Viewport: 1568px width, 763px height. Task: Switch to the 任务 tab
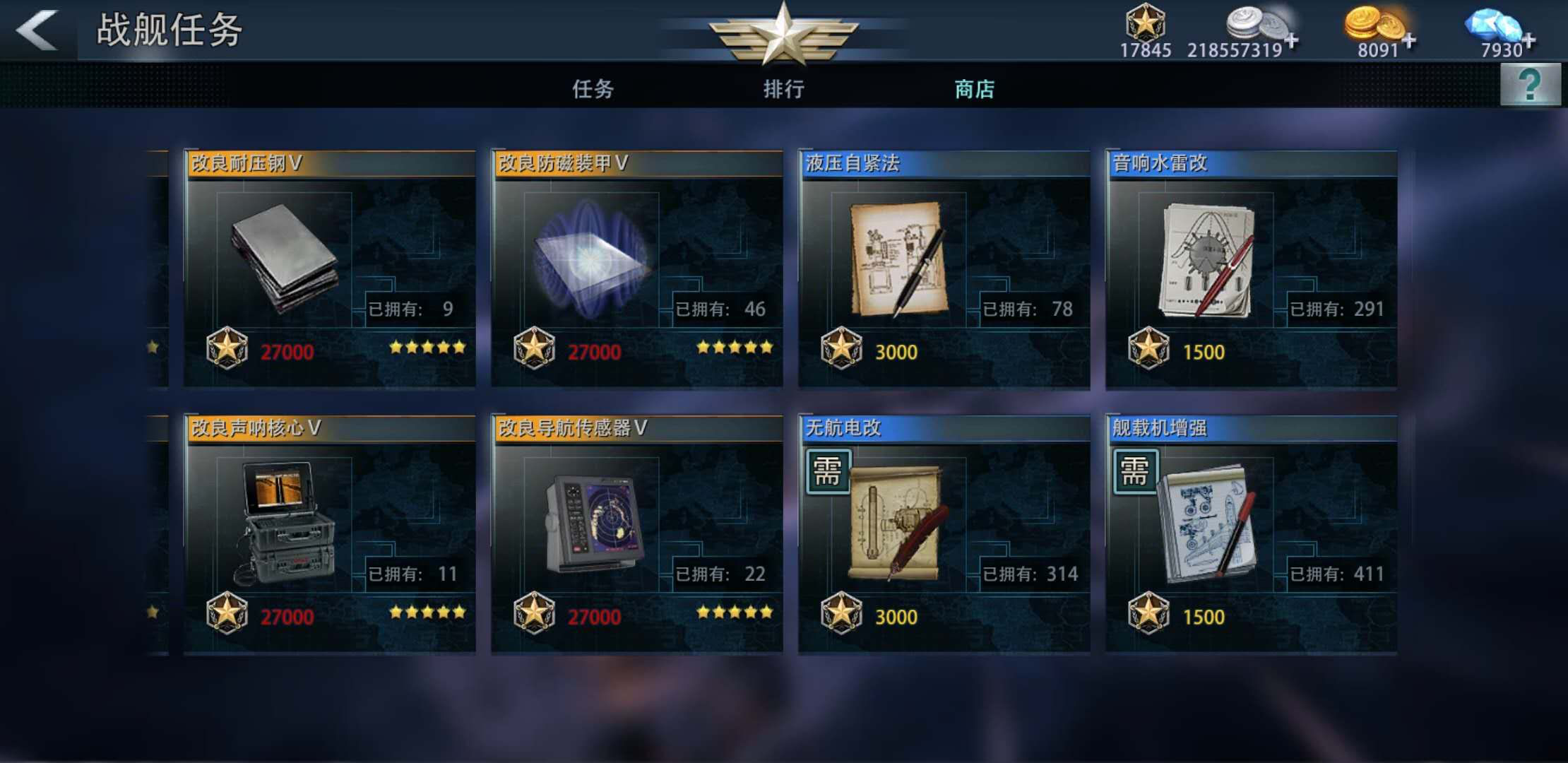point(593,89)
